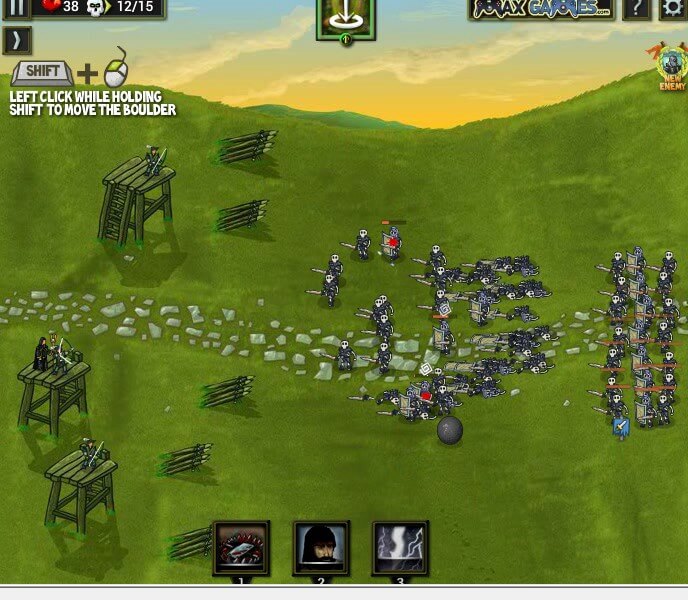Activate the hooded assassin ability
The image size is (688, 600).
(321, 547)
